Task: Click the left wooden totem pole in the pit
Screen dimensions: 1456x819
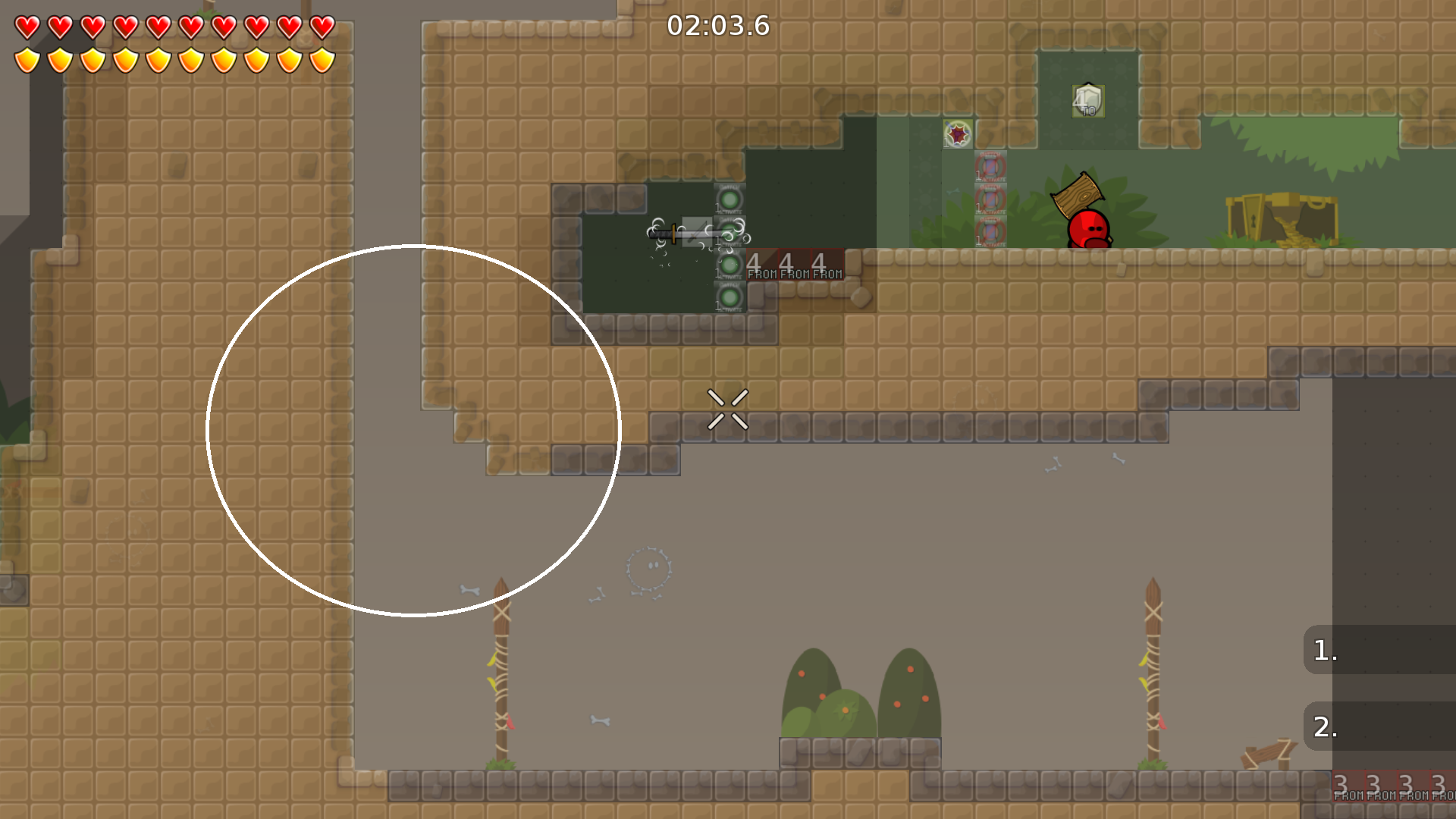Action: (500, 667)
